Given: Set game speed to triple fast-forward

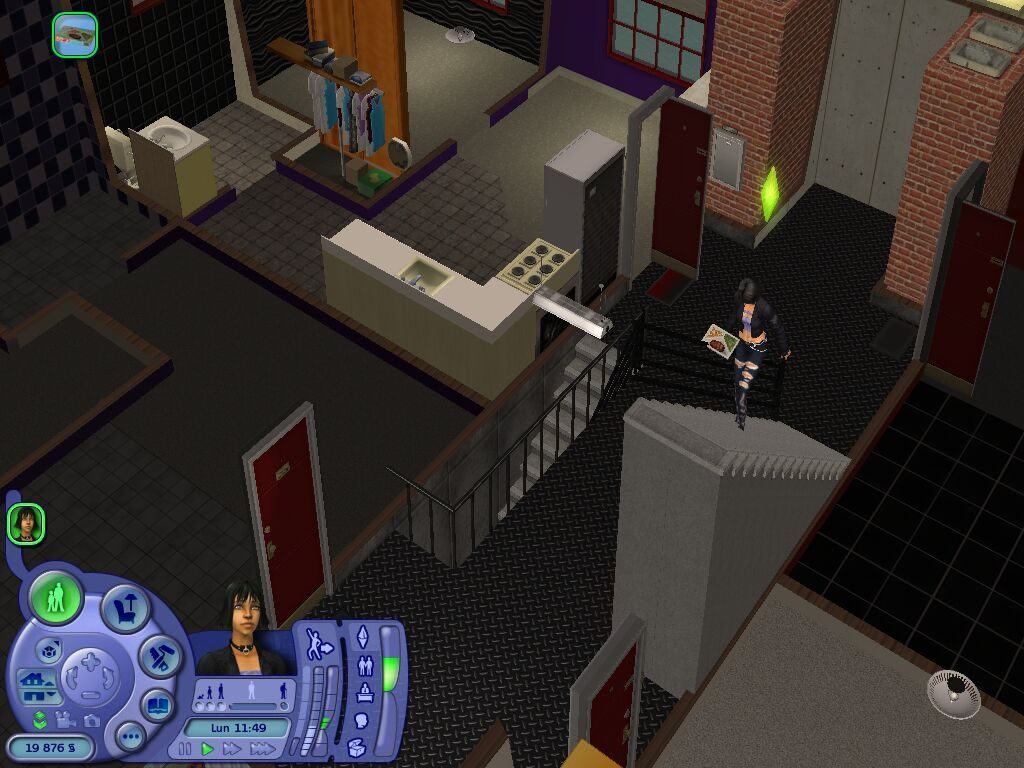Looking at the screenshot, I should [x=263, y=748].
